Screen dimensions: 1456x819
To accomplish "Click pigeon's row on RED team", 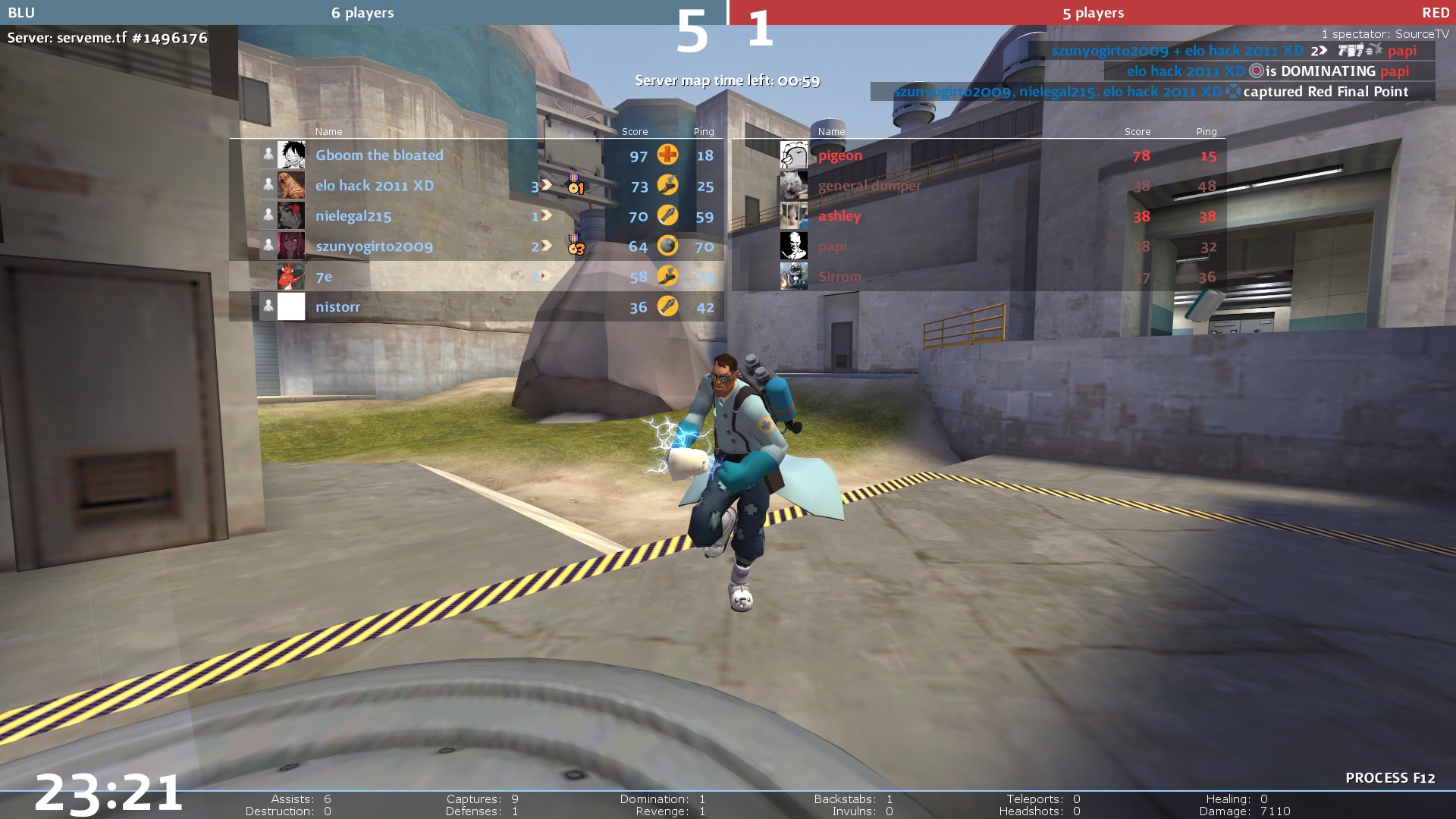I will (x=840, y=155).
